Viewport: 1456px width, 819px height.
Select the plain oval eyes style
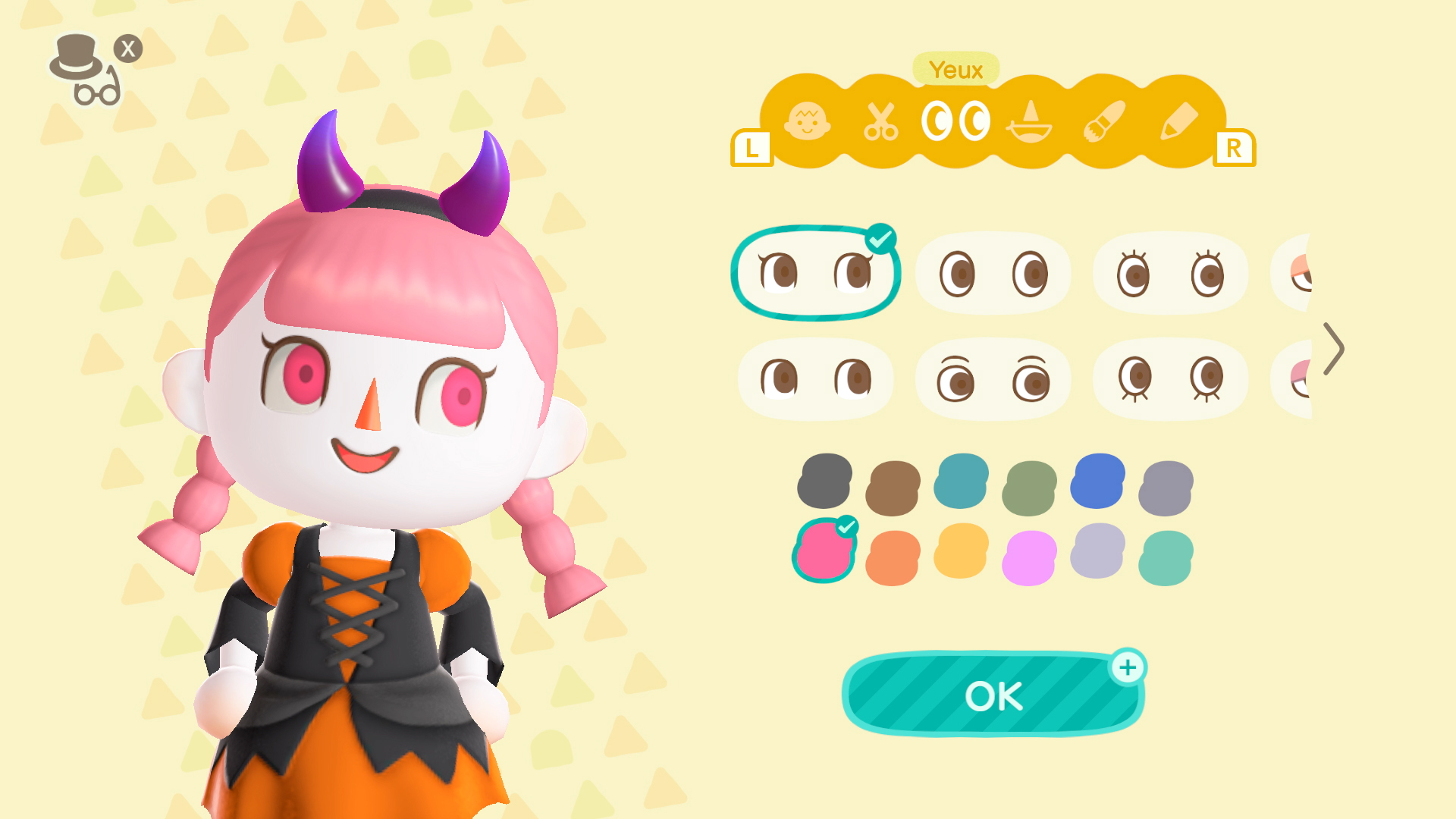[993, 275]
